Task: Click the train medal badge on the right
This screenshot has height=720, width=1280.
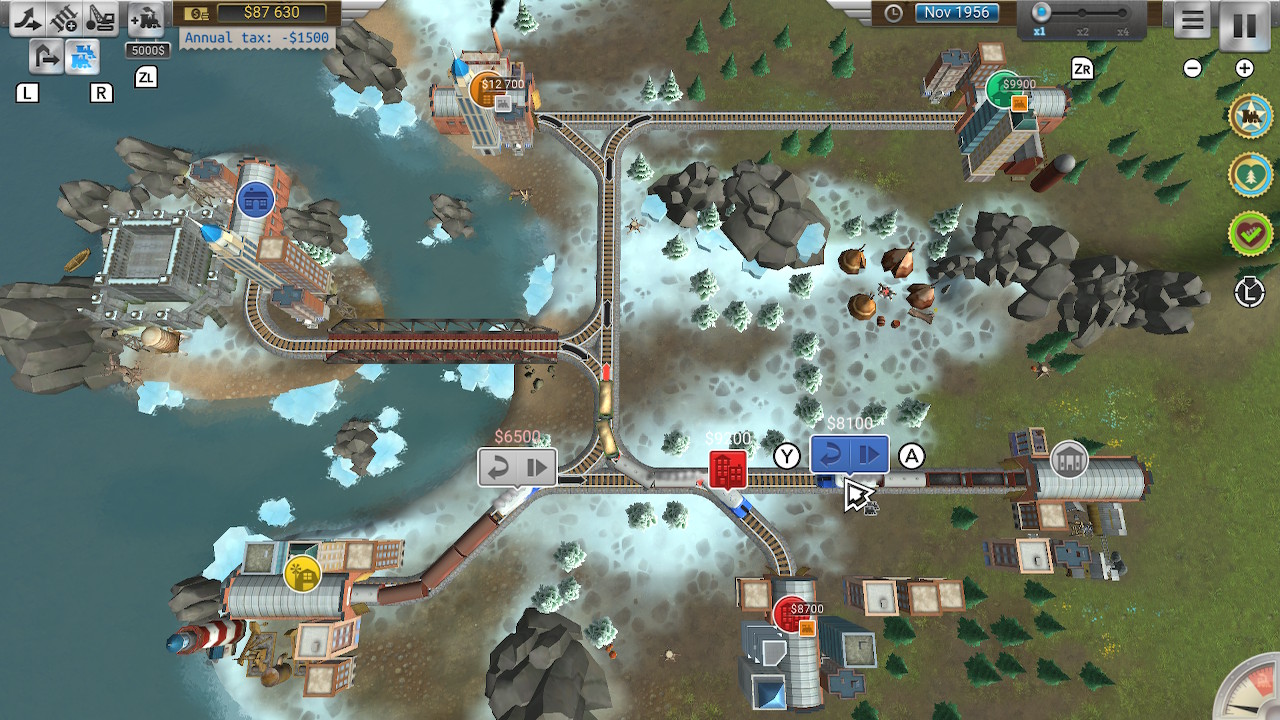Action: 1252,116
